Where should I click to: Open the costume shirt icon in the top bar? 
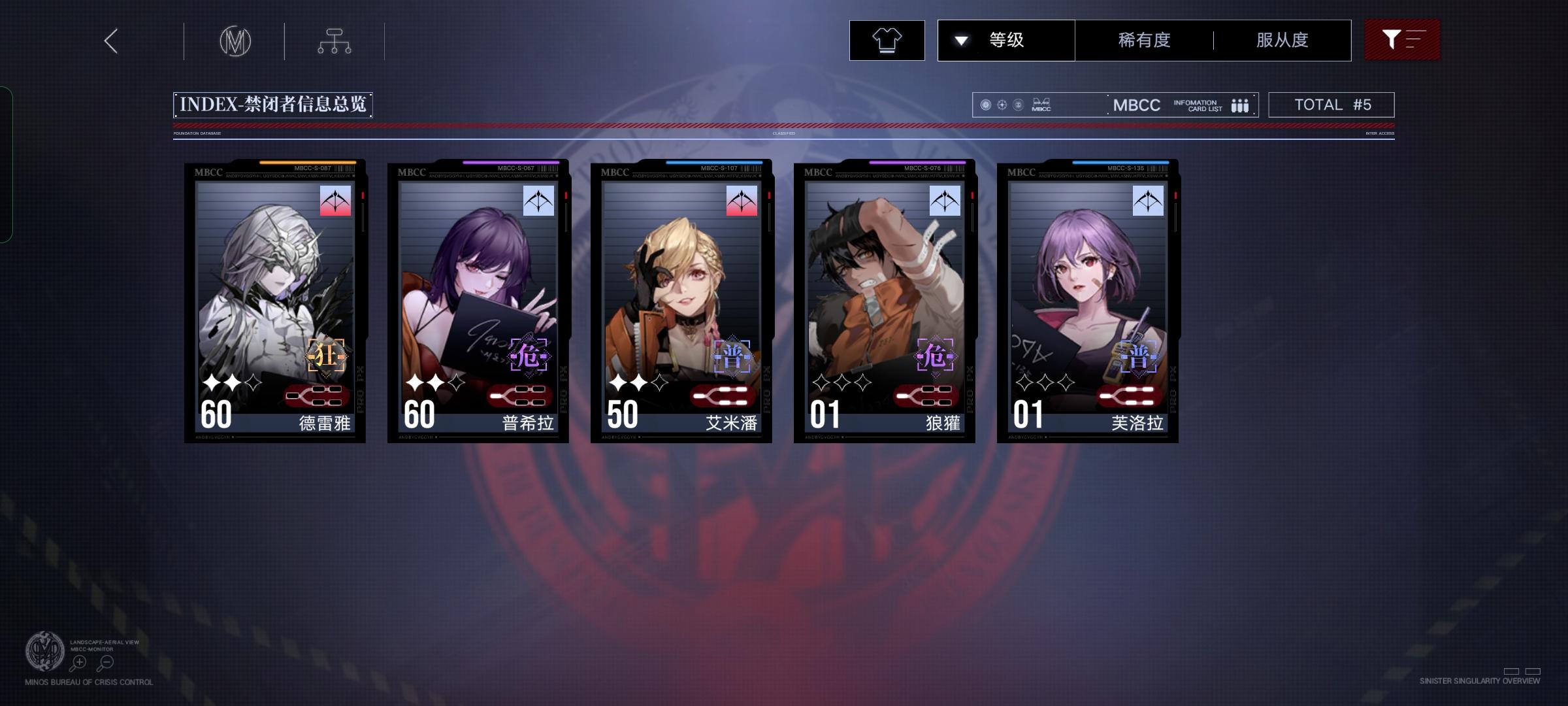(x=887, y=40)
